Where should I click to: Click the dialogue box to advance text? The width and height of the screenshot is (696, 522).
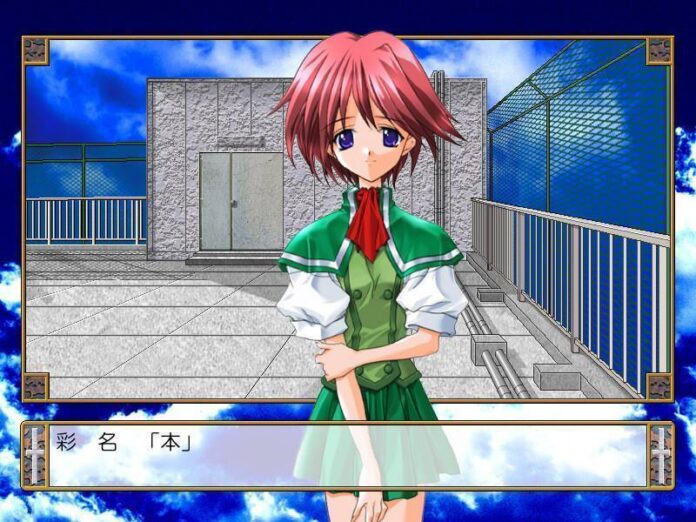pos(347,455)
